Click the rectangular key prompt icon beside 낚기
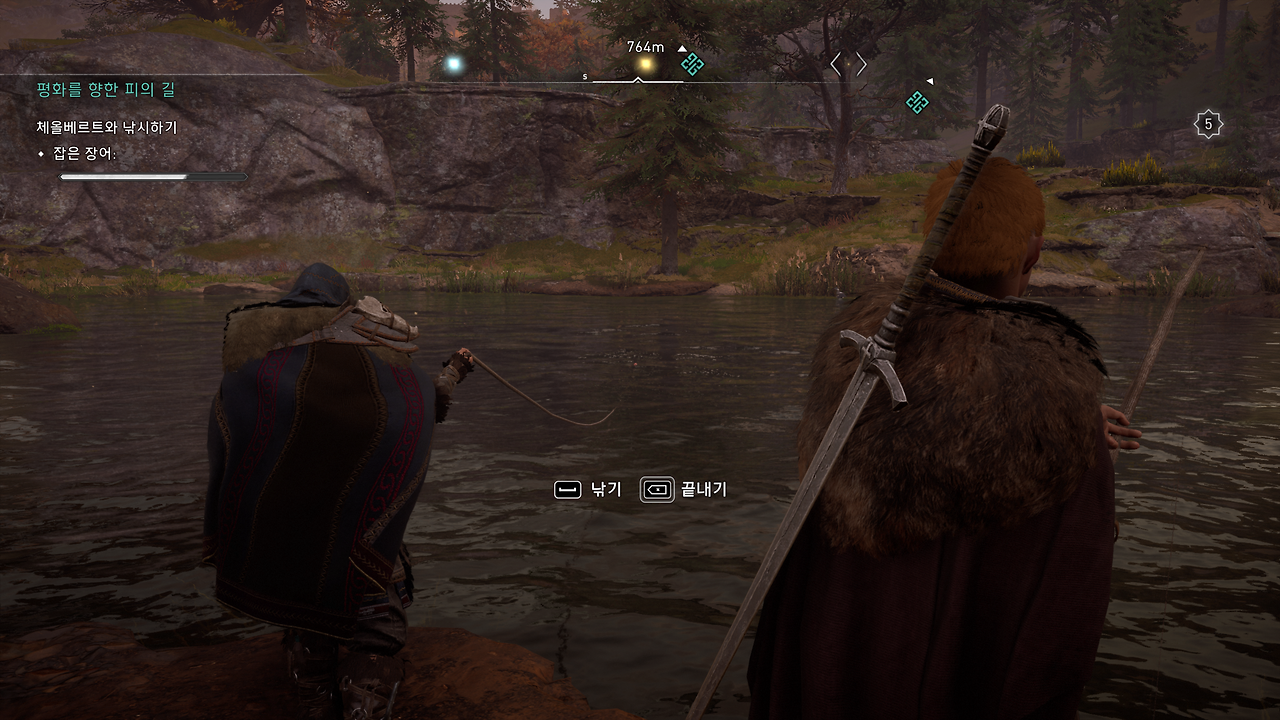 point(568,489)
